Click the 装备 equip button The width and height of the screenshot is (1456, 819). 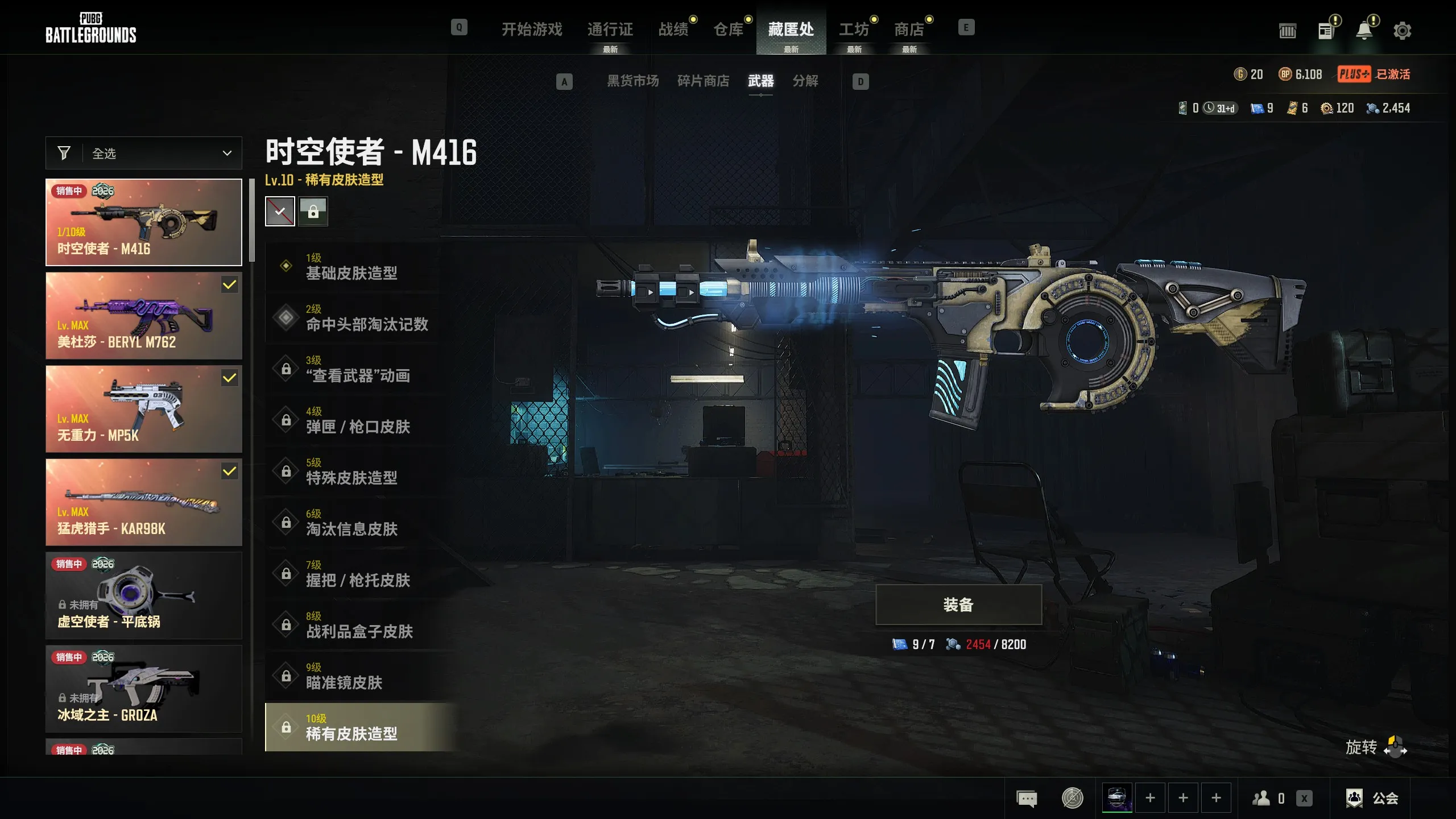point(958,605)
